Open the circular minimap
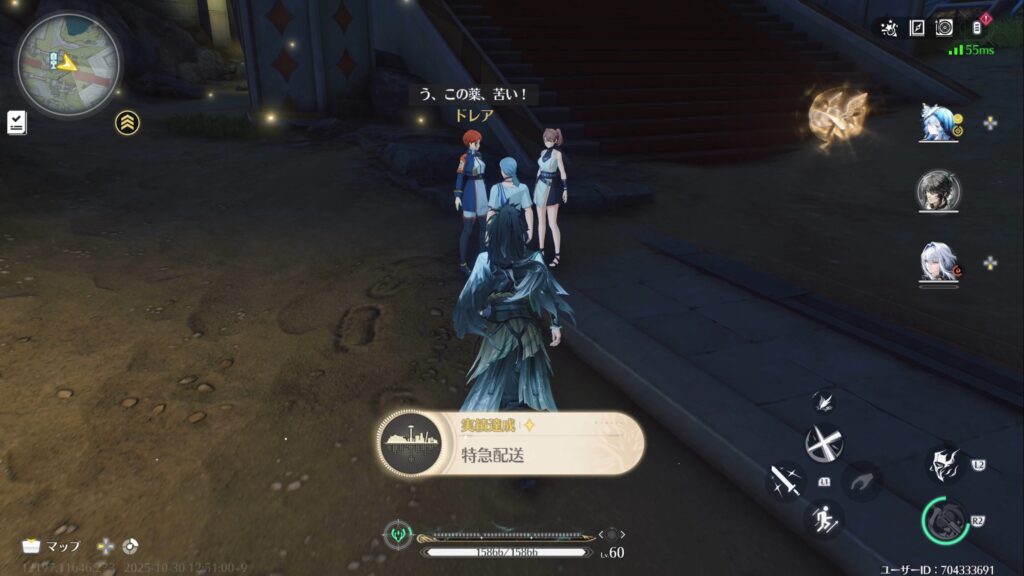Screen dimensions: 1024x576 67,63
